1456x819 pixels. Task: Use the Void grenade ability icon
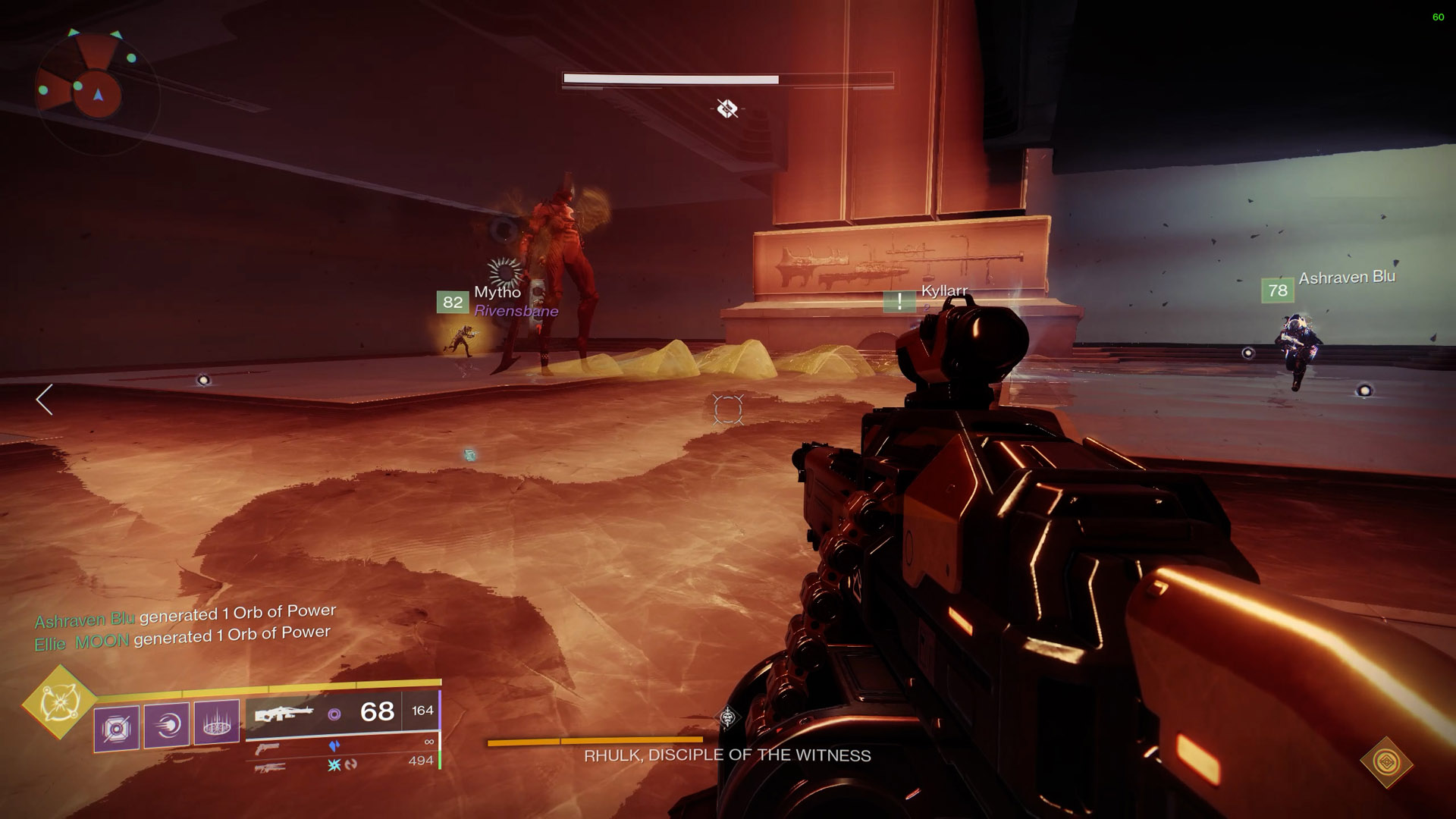(117, 729)
